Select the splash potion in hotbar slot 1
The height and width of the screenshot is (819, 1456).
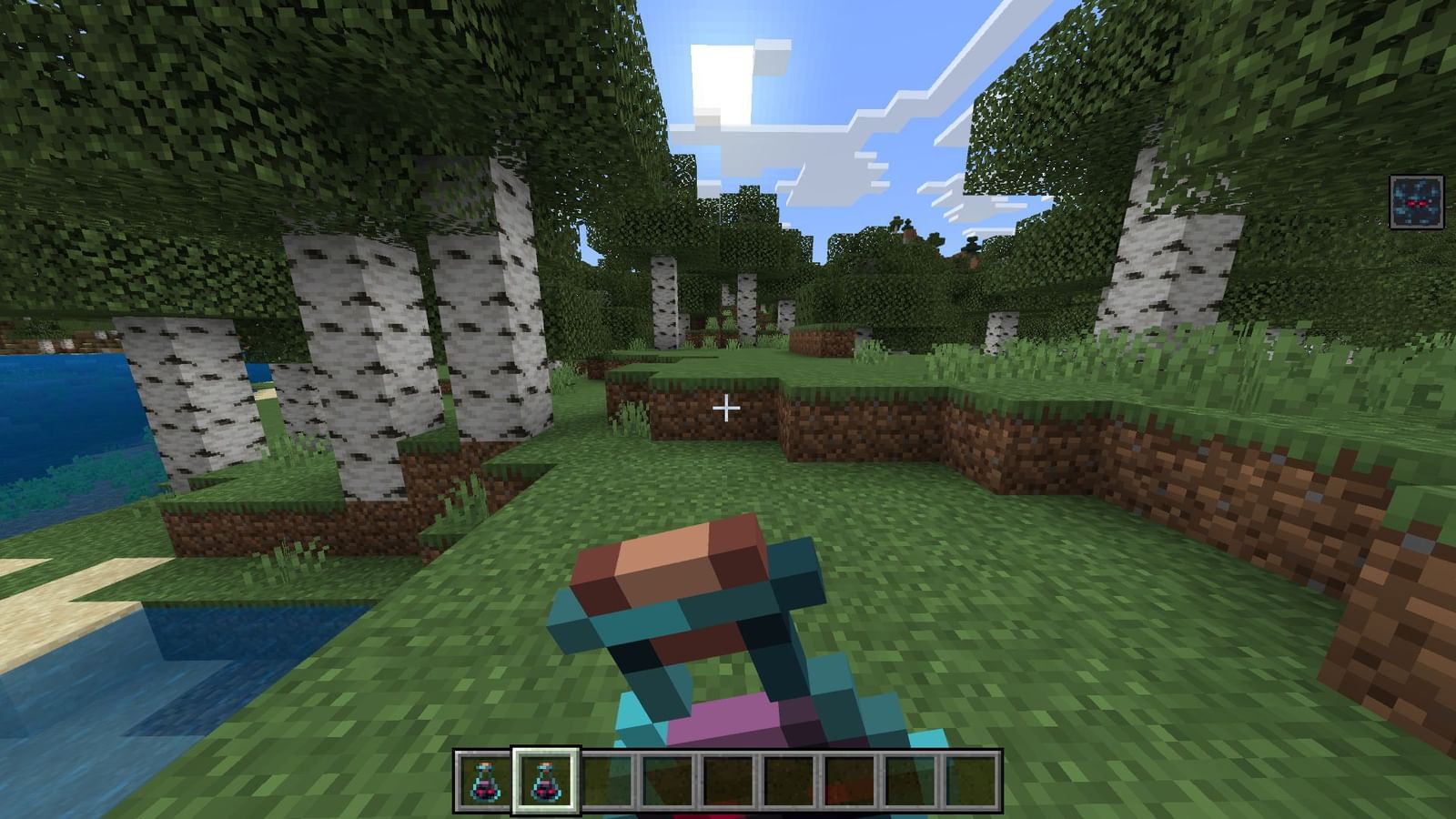pos(482,783)
